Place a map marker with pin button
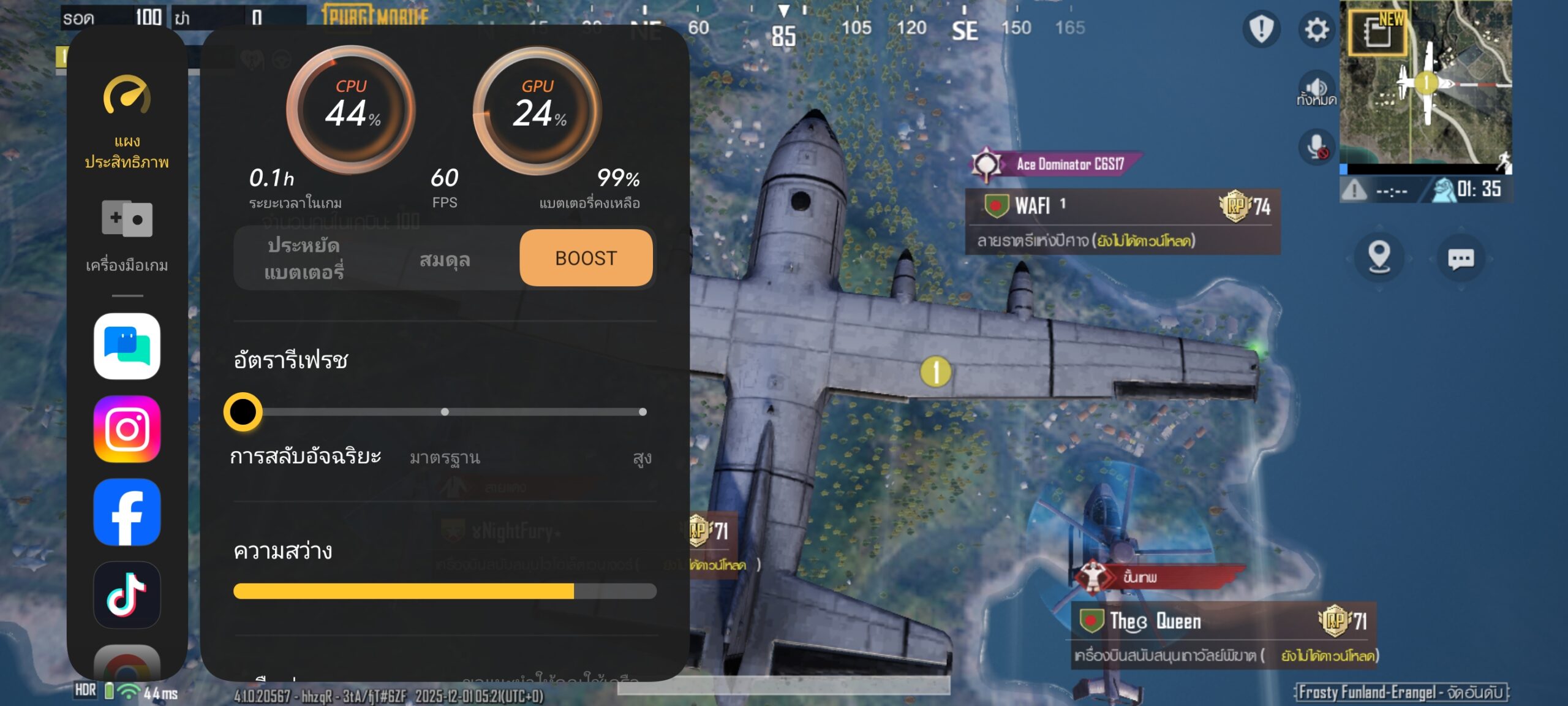 pyautogui.click(x=1379, y=257)
